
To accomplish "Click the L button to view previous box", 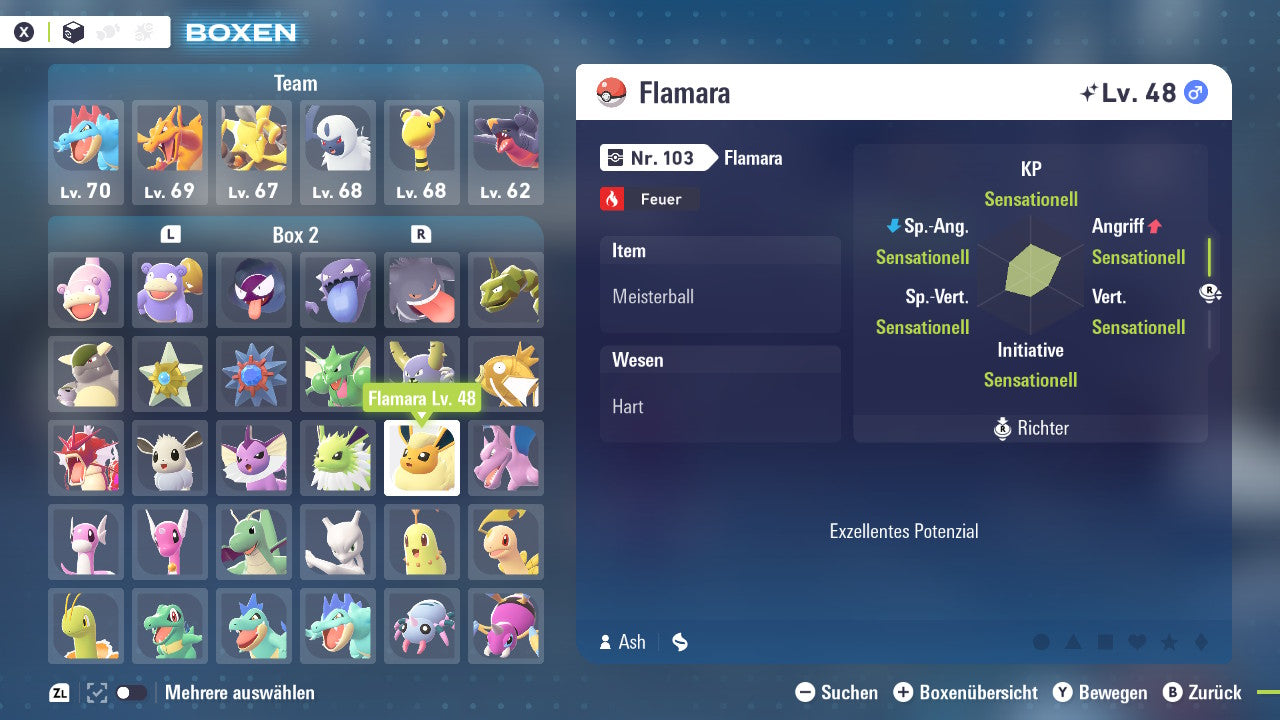I will coord(169,235).
